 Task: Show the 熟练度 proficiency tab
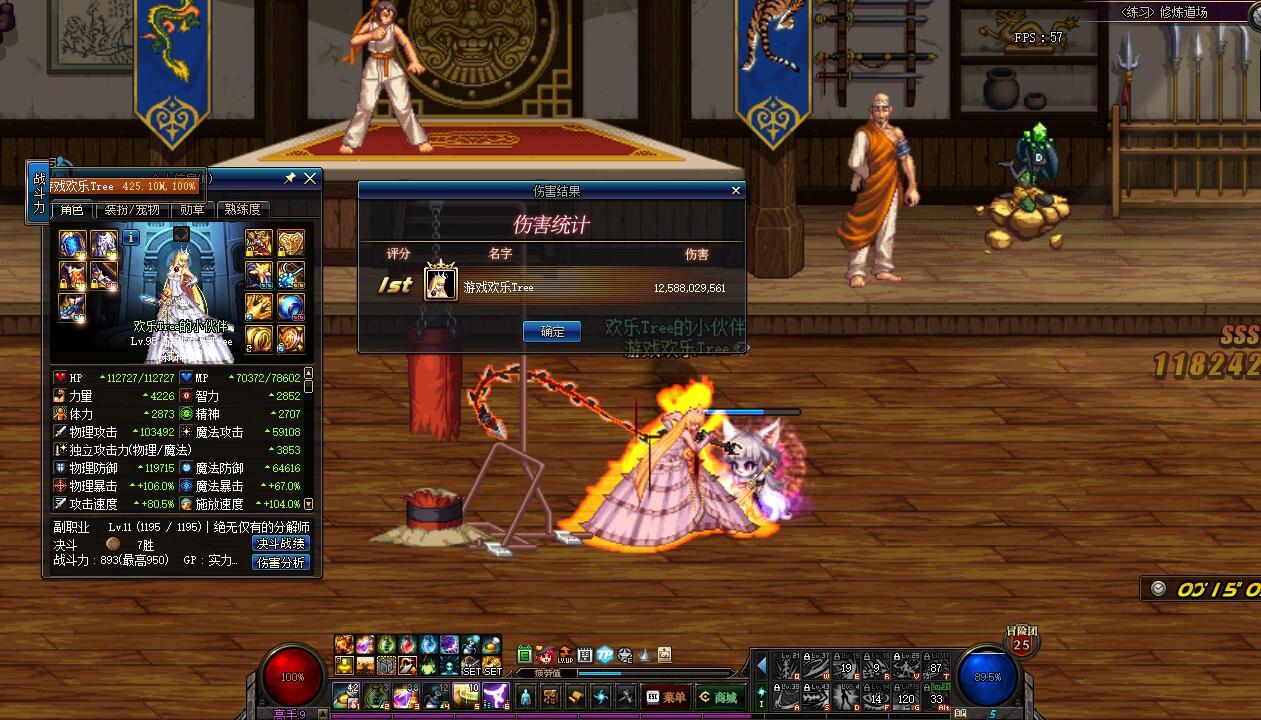(243, 210)
